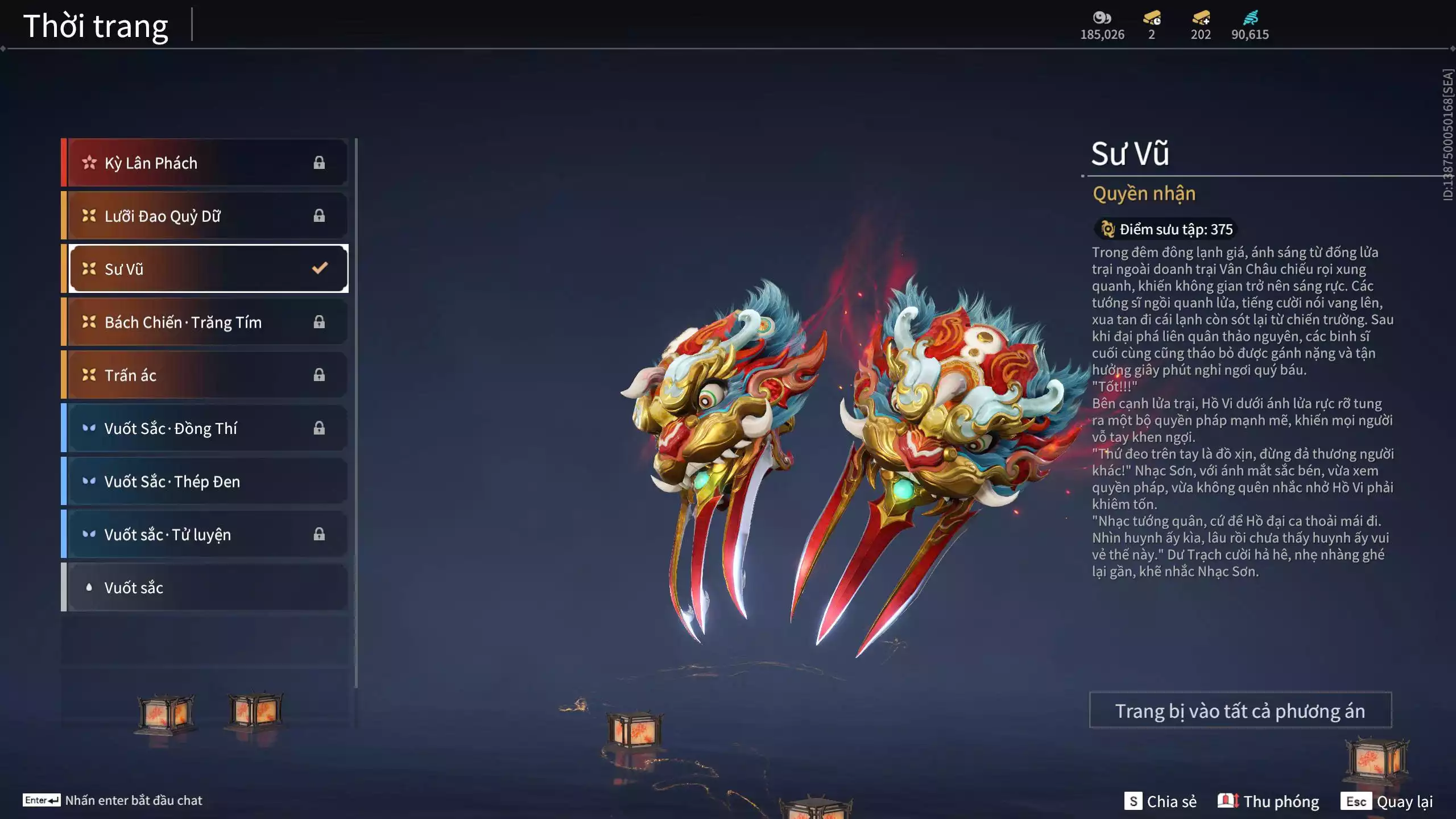Pick Bách Chiến · Trăng Tím skin

[x=205, y=322]
